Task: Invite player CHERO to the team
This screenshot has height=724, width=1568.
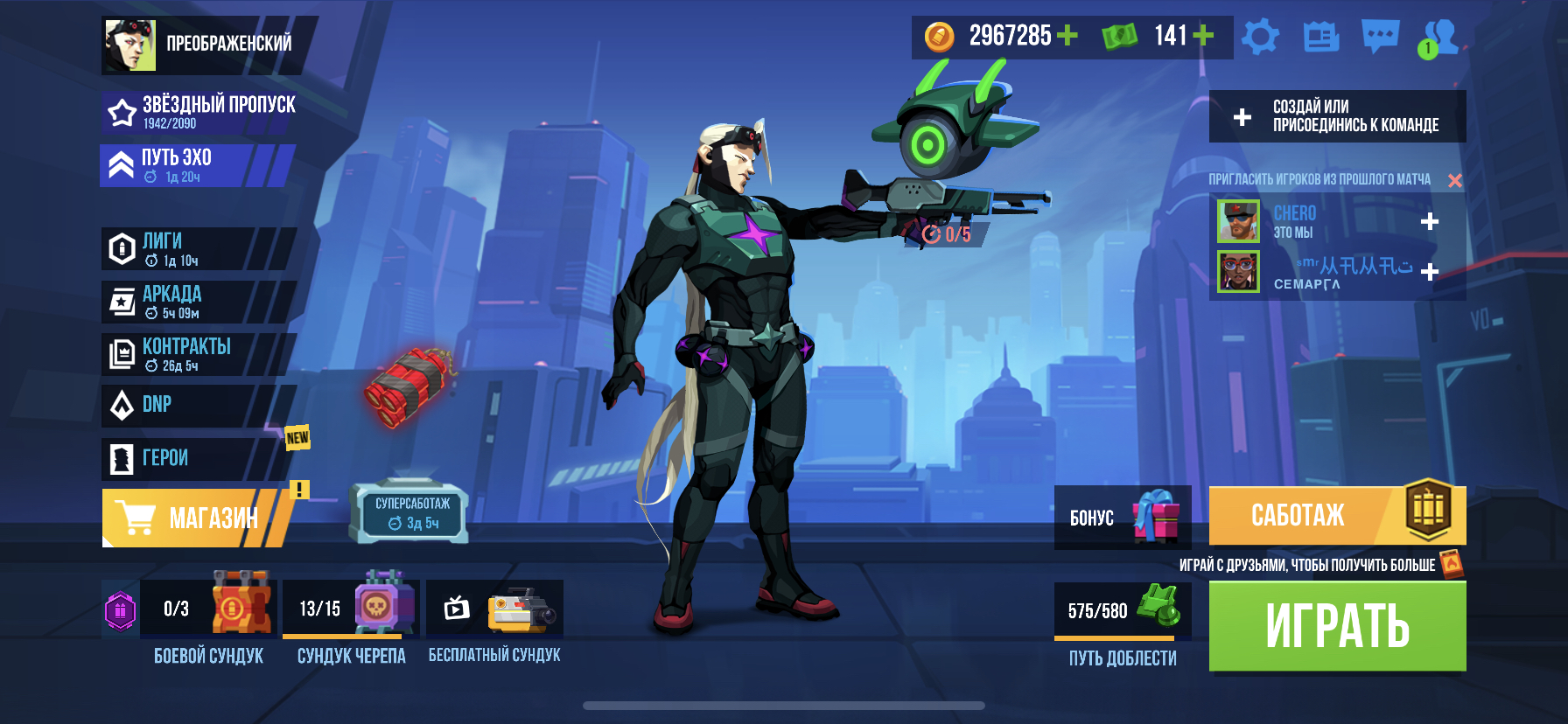Action: (x=1430, y=221)
